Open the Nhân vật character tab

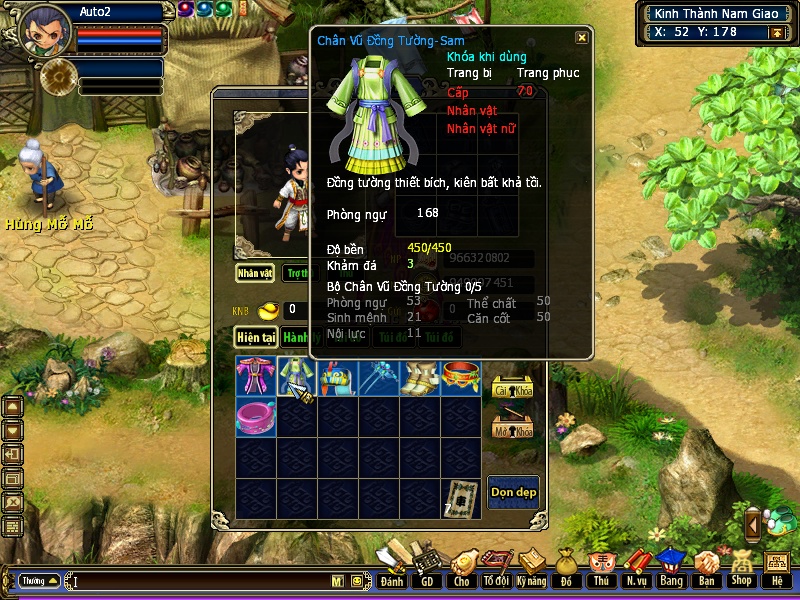click(255, 272)
